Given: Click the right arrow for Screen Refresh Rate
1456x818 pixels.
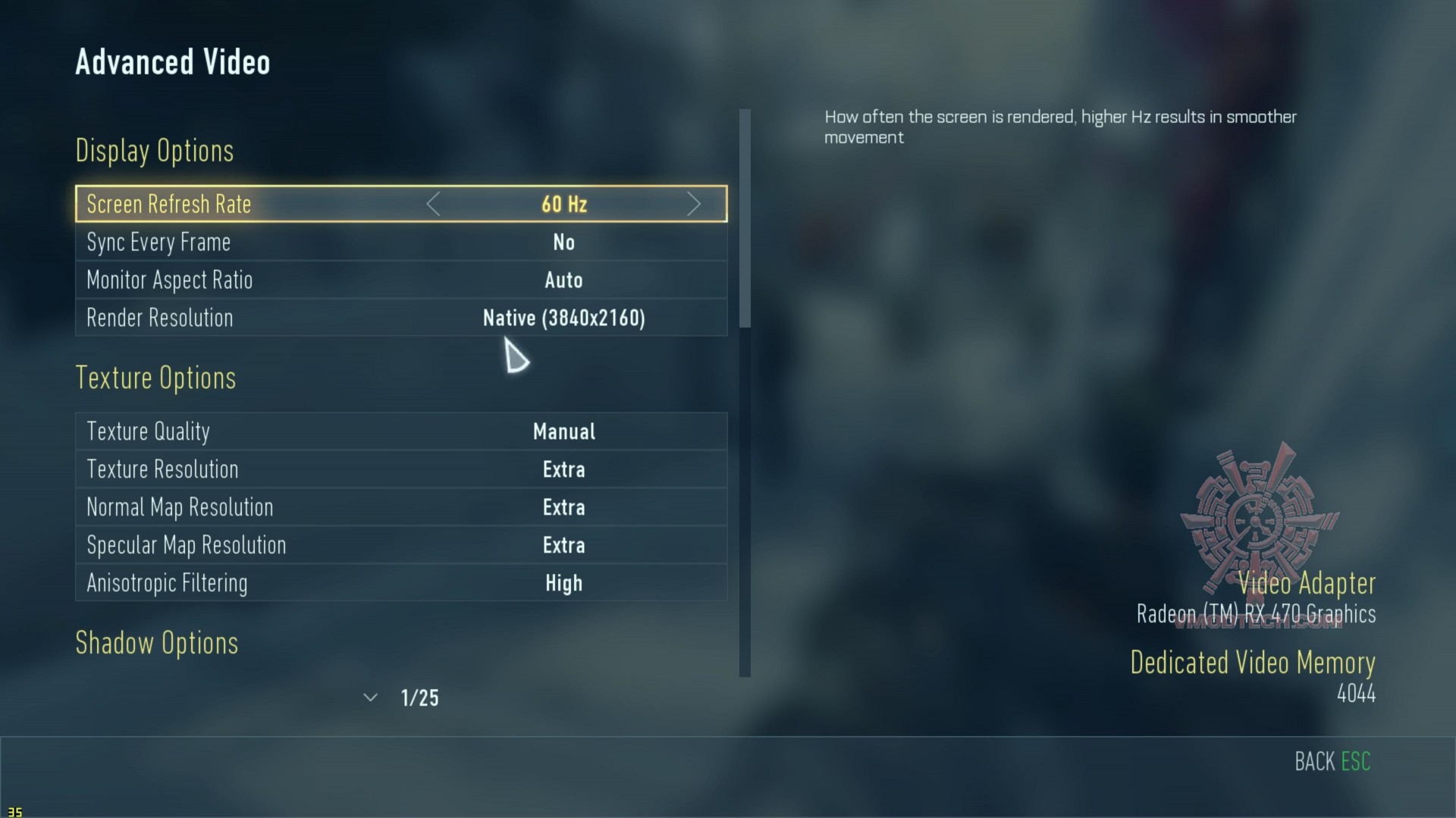Looking at the screenshot, I should tap(693, 204).
